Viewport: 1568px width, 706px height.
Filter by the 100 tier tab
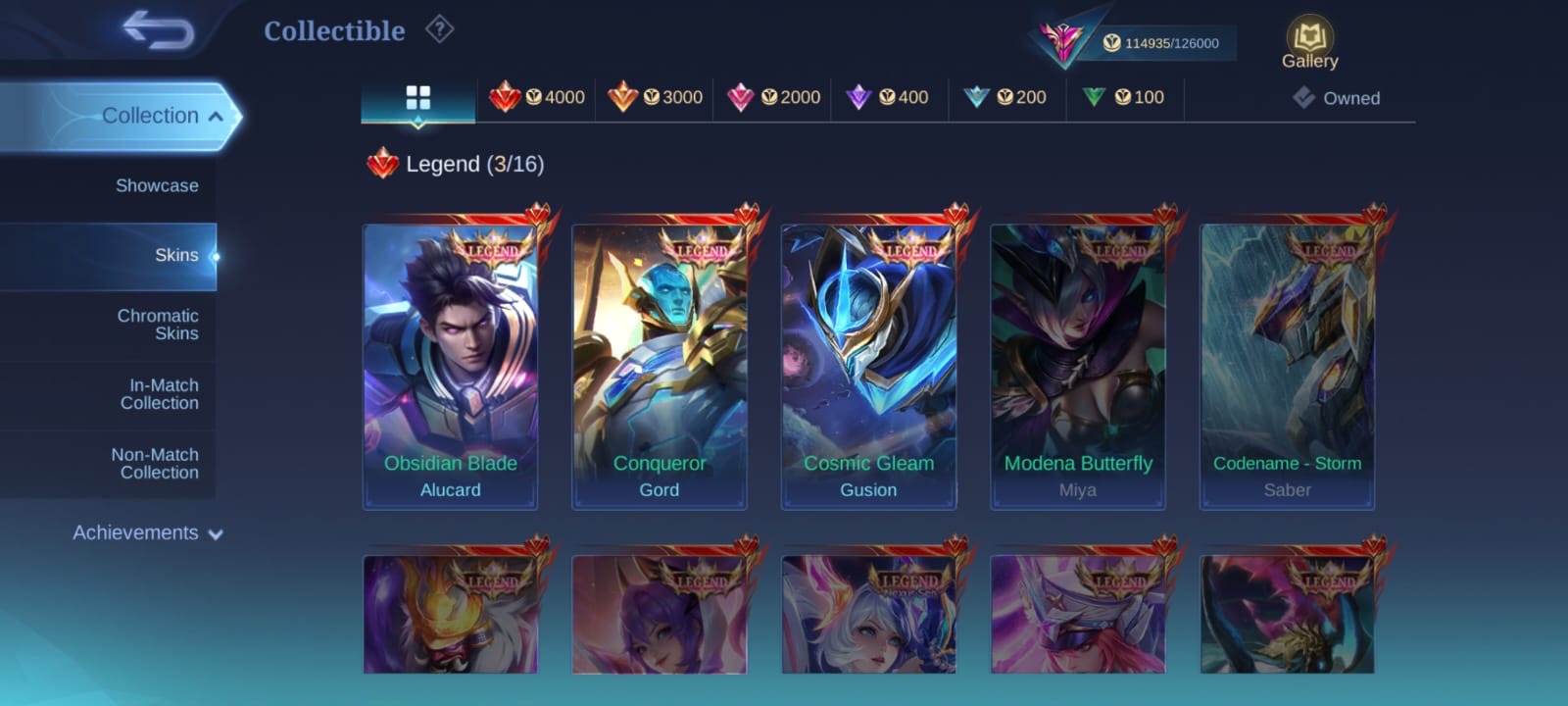pos(1125,98)
